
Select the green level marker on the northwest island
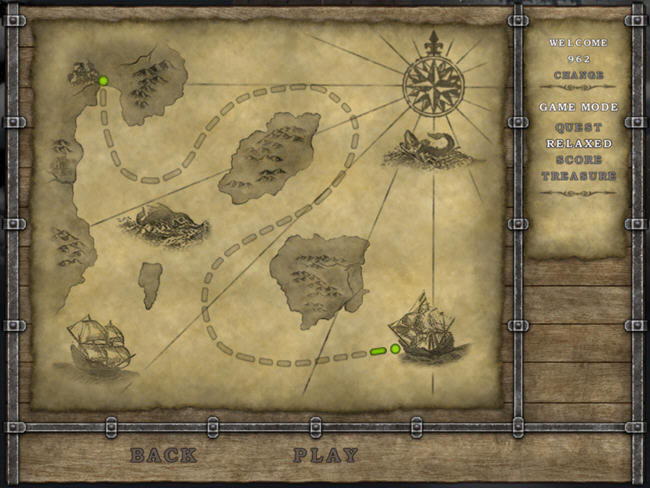point(103,81)
